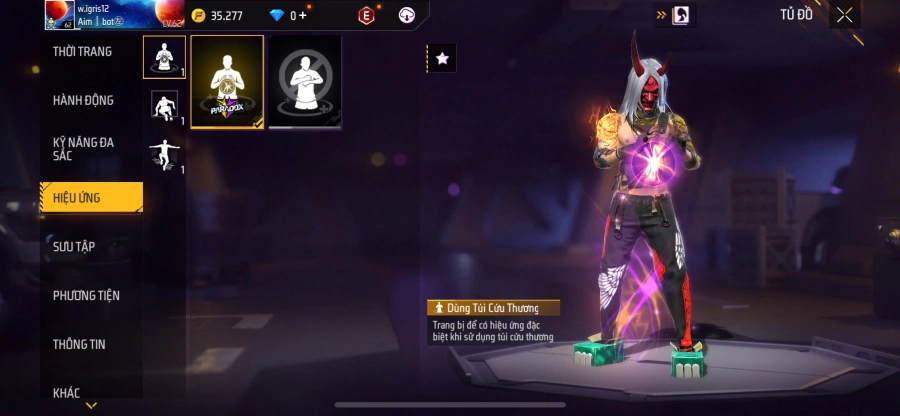Viewport: 900px width, 416px height.
Task: Open the Khác category
Action: pos(67,393)
